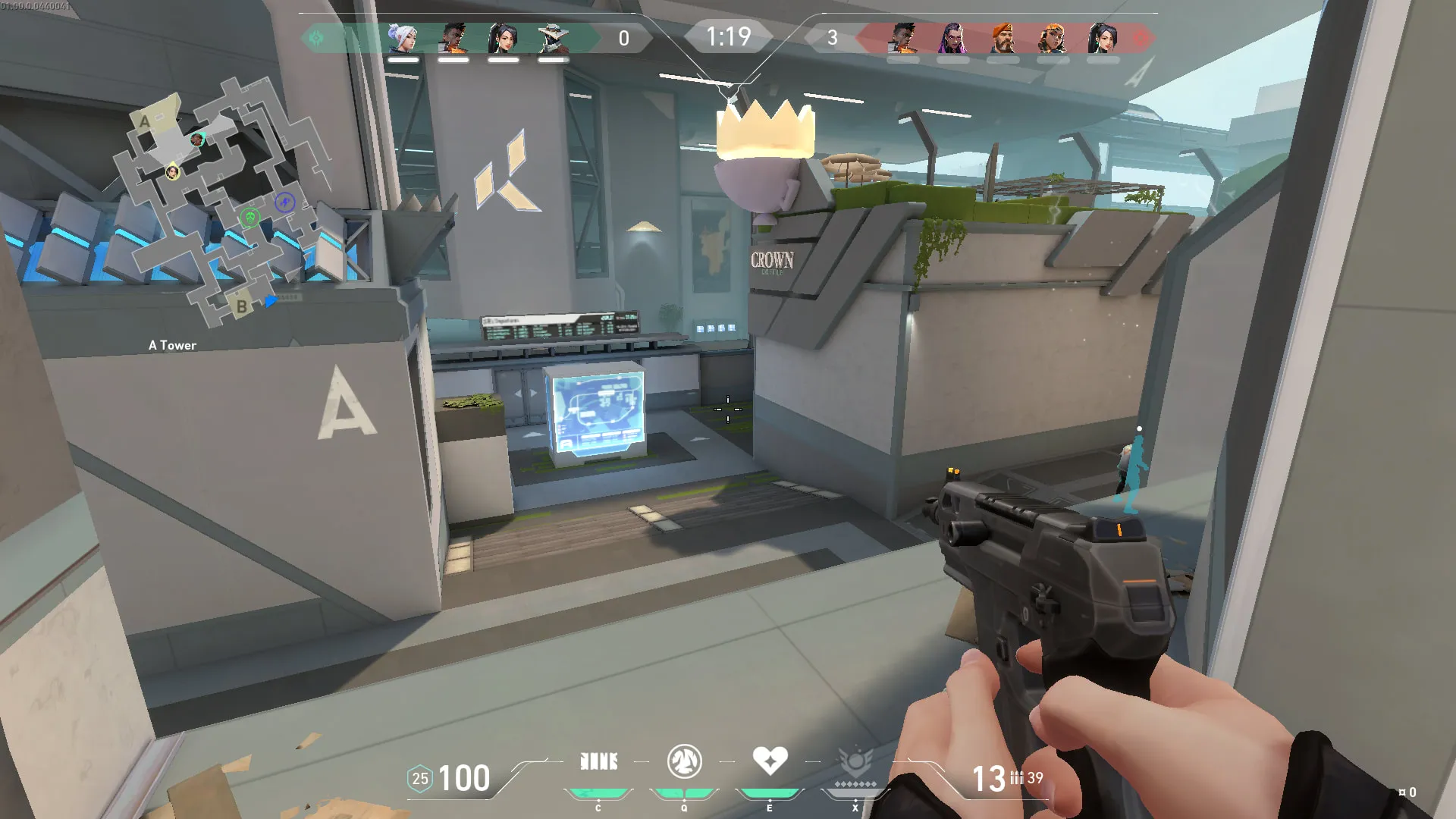Select Jett's portrait on the green team
The width and height of the screenshot is (1456, 819).
403,37
